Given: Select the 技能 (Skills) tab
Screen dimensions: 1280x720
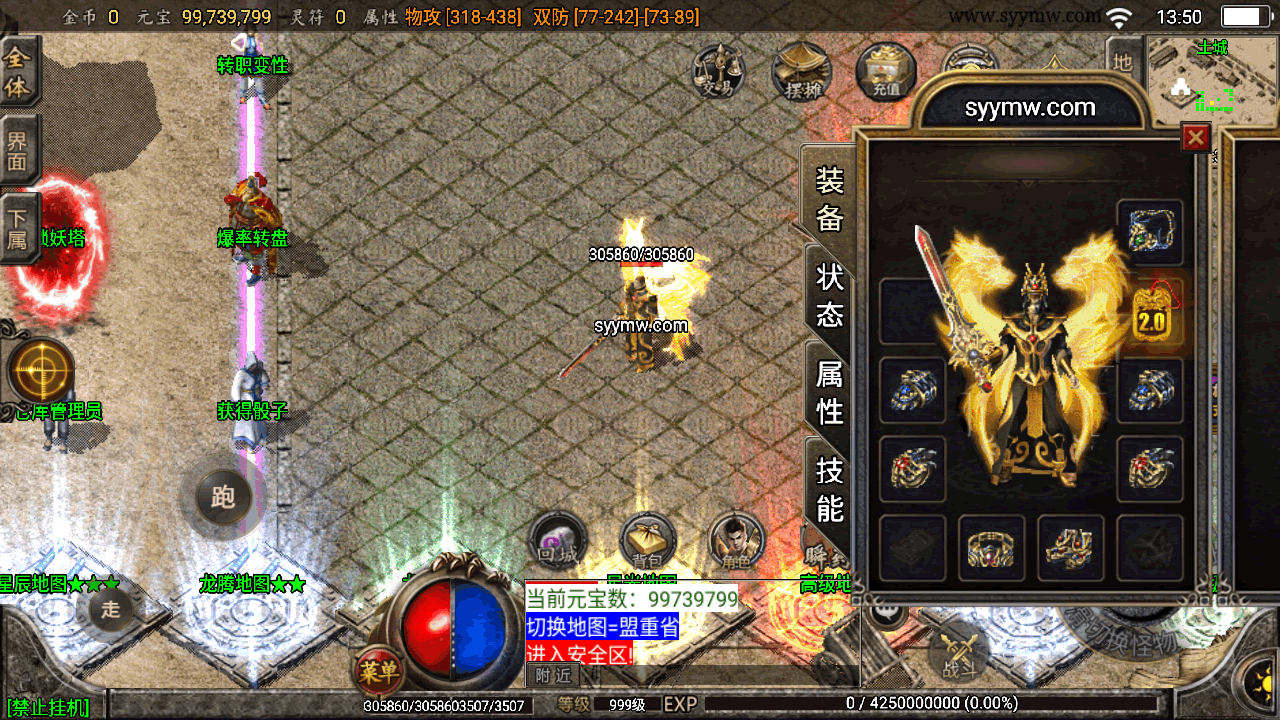Looking at the screenshot, I should (830, 489).
